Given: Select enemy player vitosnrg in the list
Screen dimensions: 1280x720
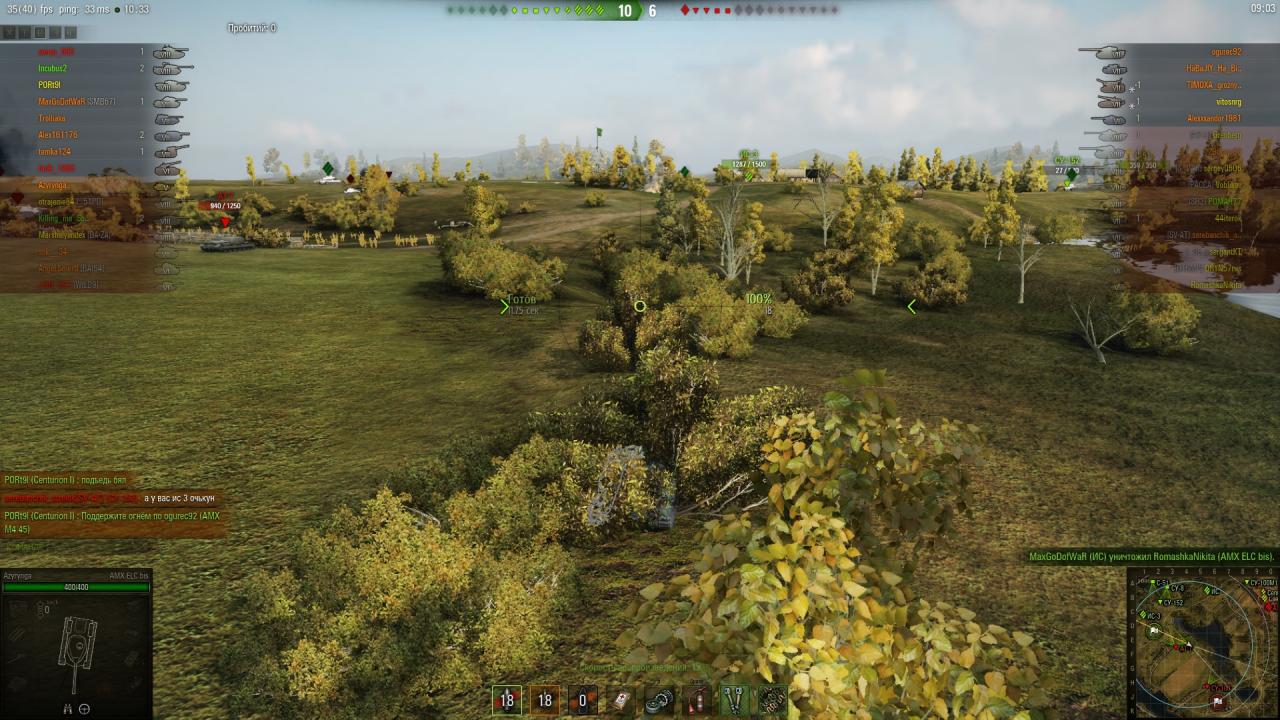Looking at the screenshot, I should point(1228,102).
